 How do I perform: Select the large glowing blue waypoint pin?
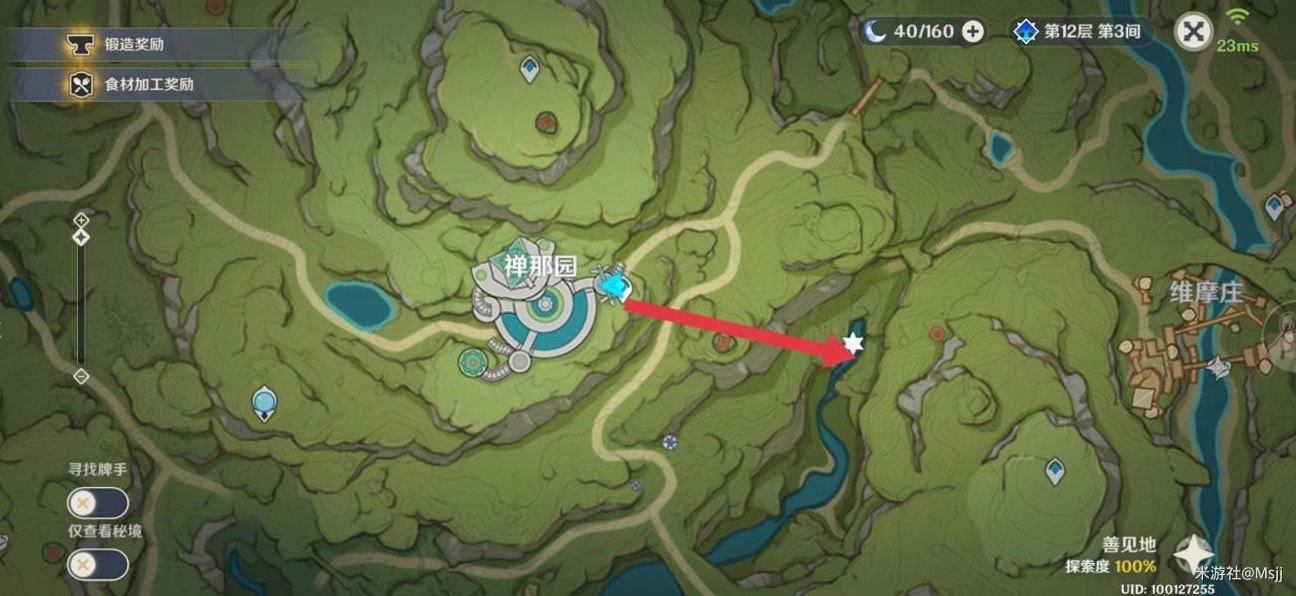point(264,403)
